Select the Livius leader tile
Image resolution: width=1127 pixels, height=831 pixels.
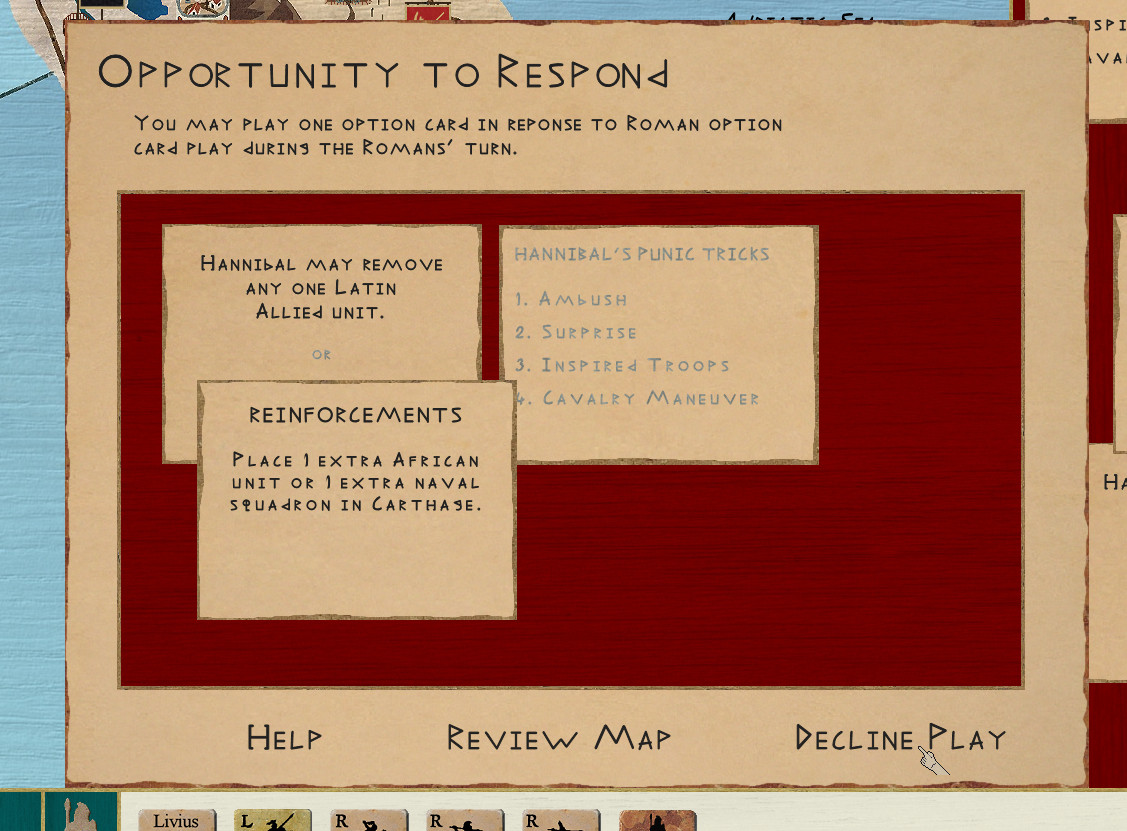[x=176, y=821]
